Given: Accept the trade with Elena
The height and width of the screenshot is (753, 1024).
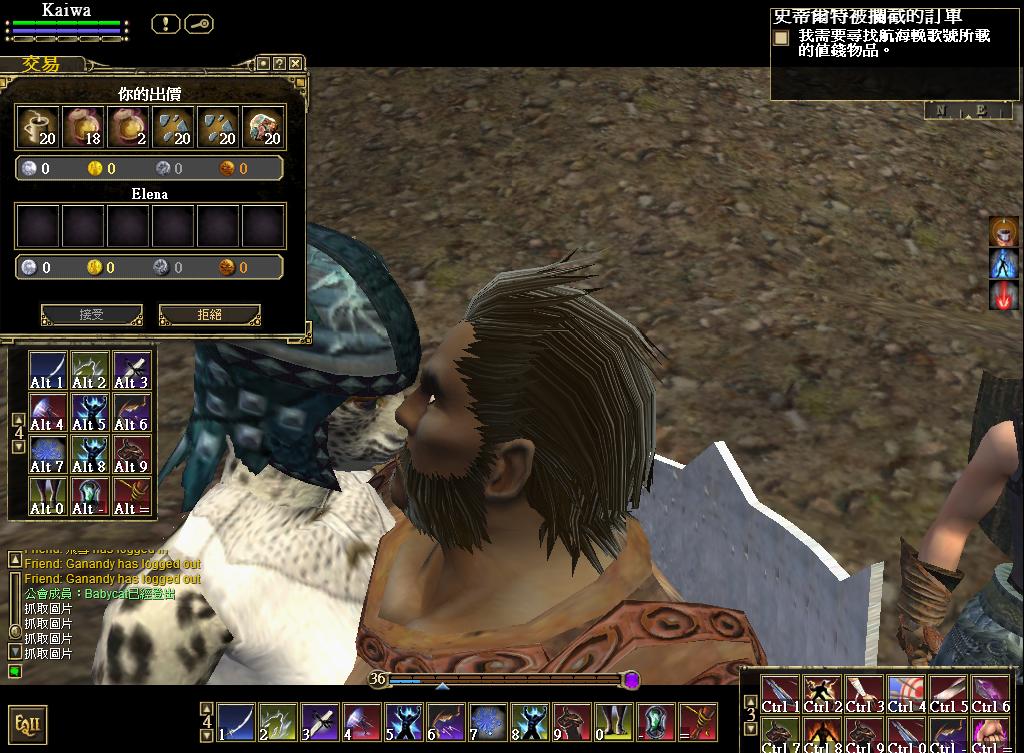Looking at the screenshot, I should 91,314.
